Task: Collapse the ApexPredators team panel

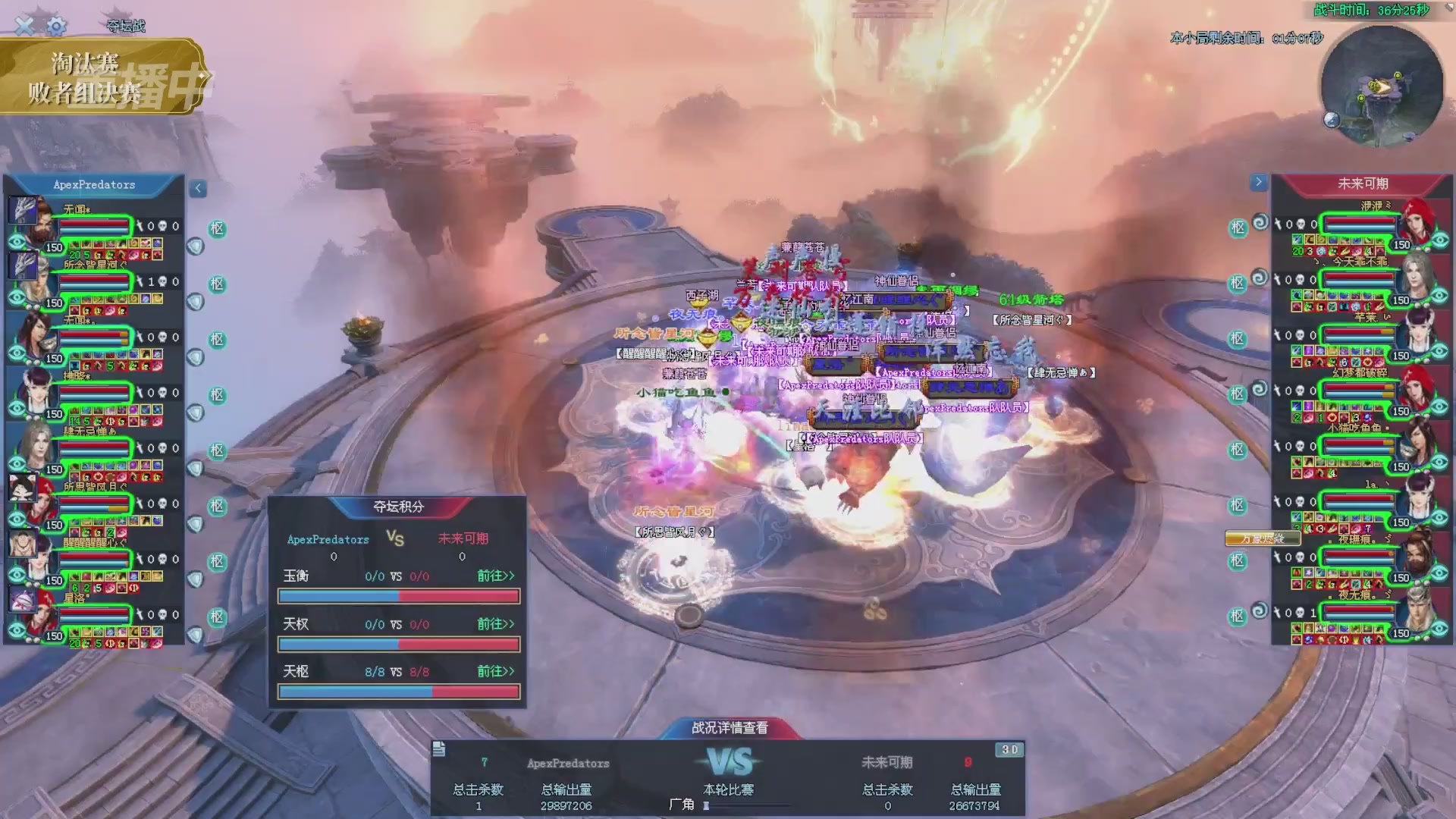Action: (x=198, y=188)
